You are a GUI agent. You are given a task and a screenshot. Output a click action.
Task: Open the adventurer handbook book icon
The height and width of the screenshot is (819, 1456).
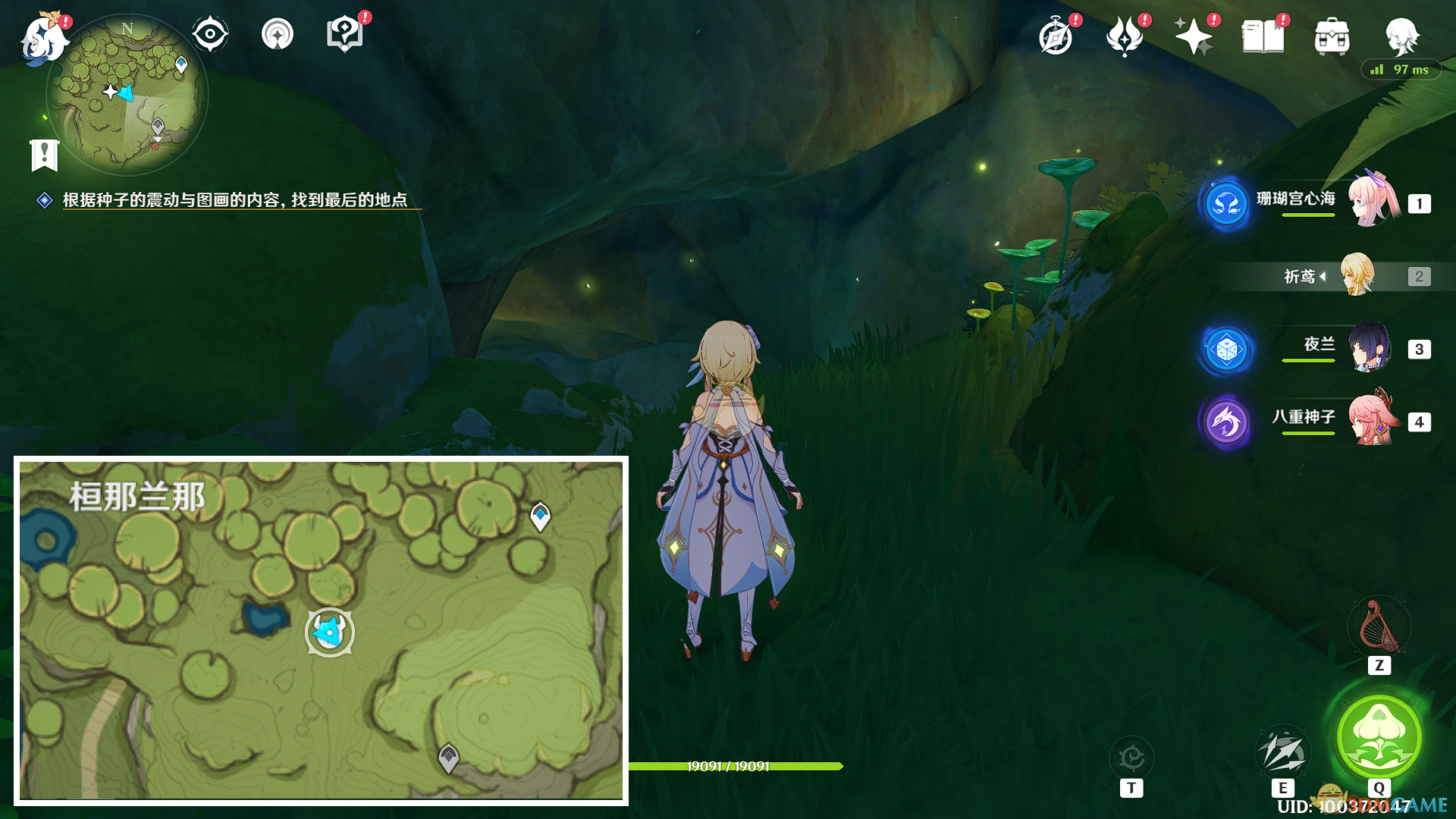pos(1263,36)
